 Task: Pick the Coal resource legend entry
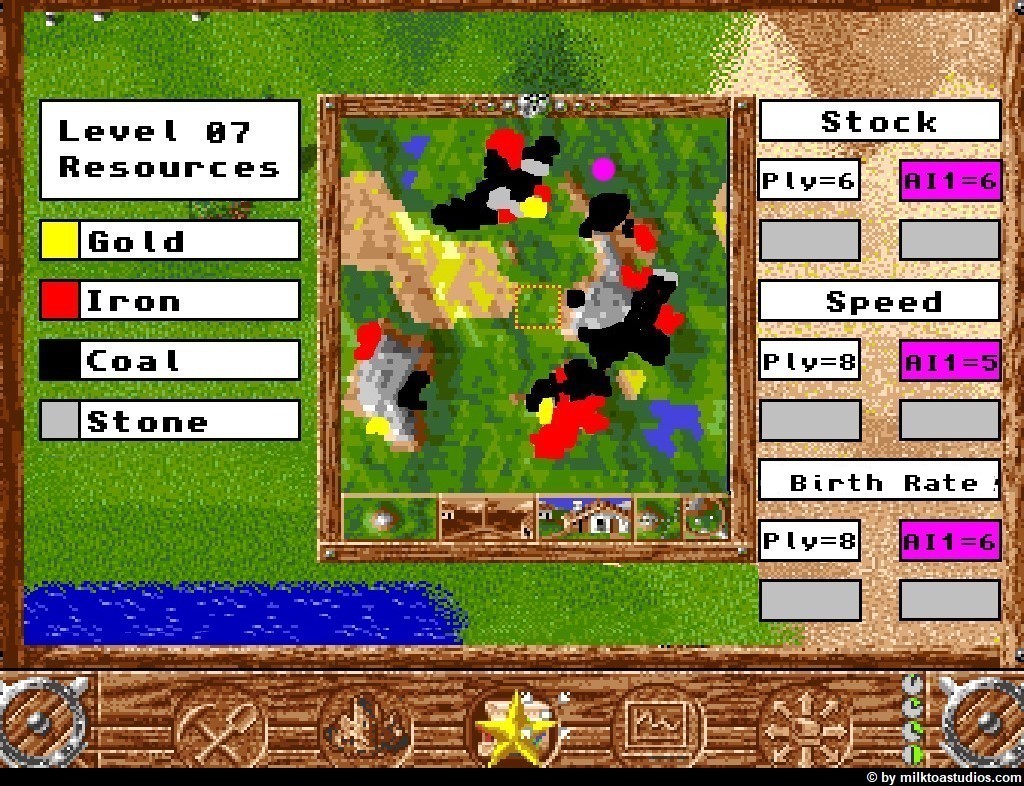click(169, 360)
